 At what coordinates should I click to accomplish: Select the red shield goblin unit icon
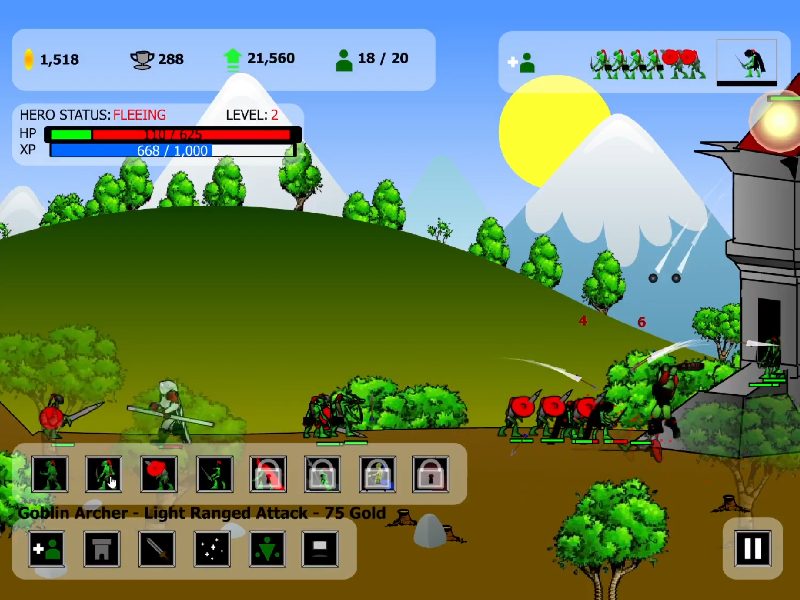(158, 473)
